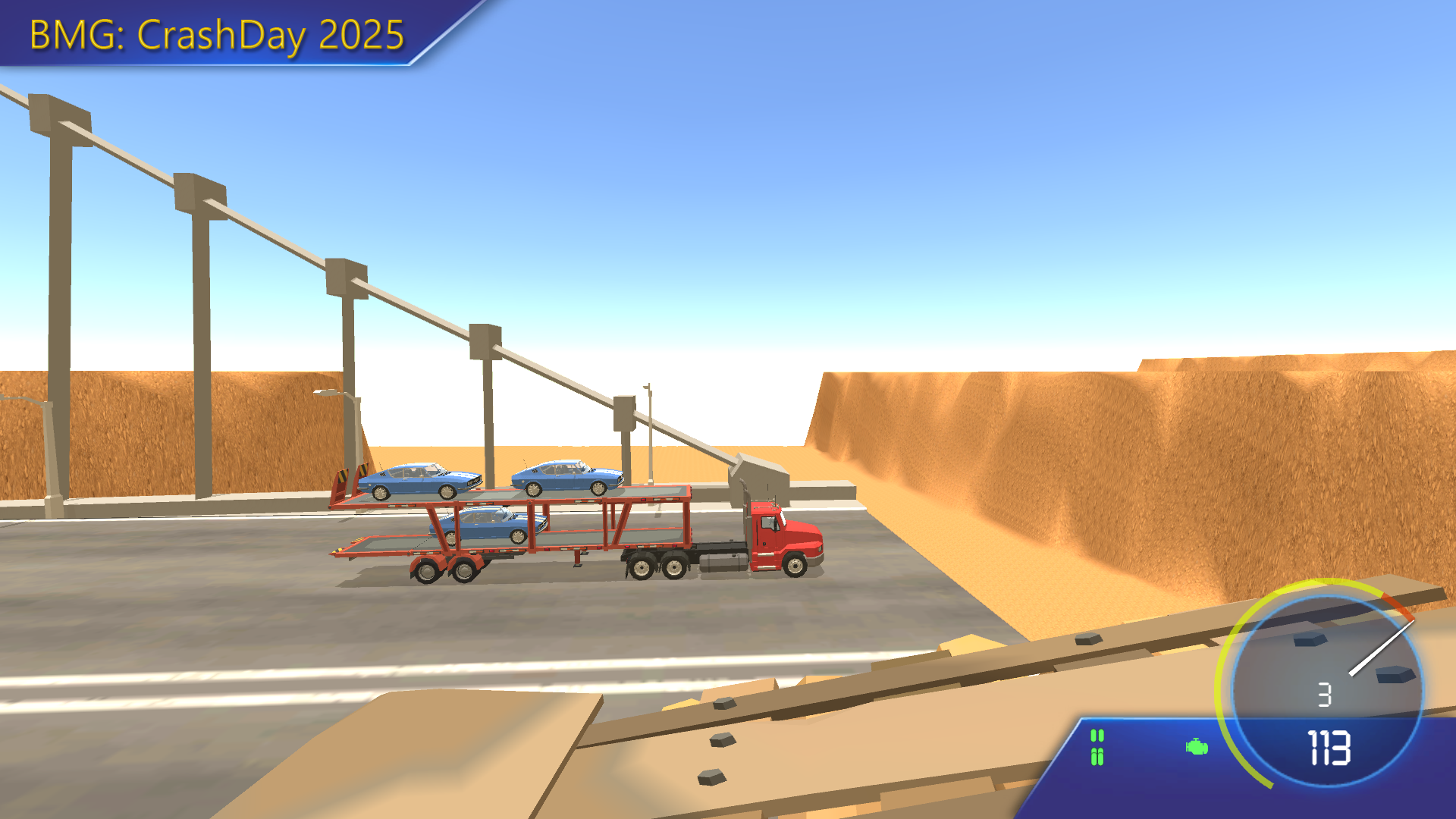Click the yellow-striped trailer ramp end
The height and width of the screenshot is (819, 1456).
[342, 475]
